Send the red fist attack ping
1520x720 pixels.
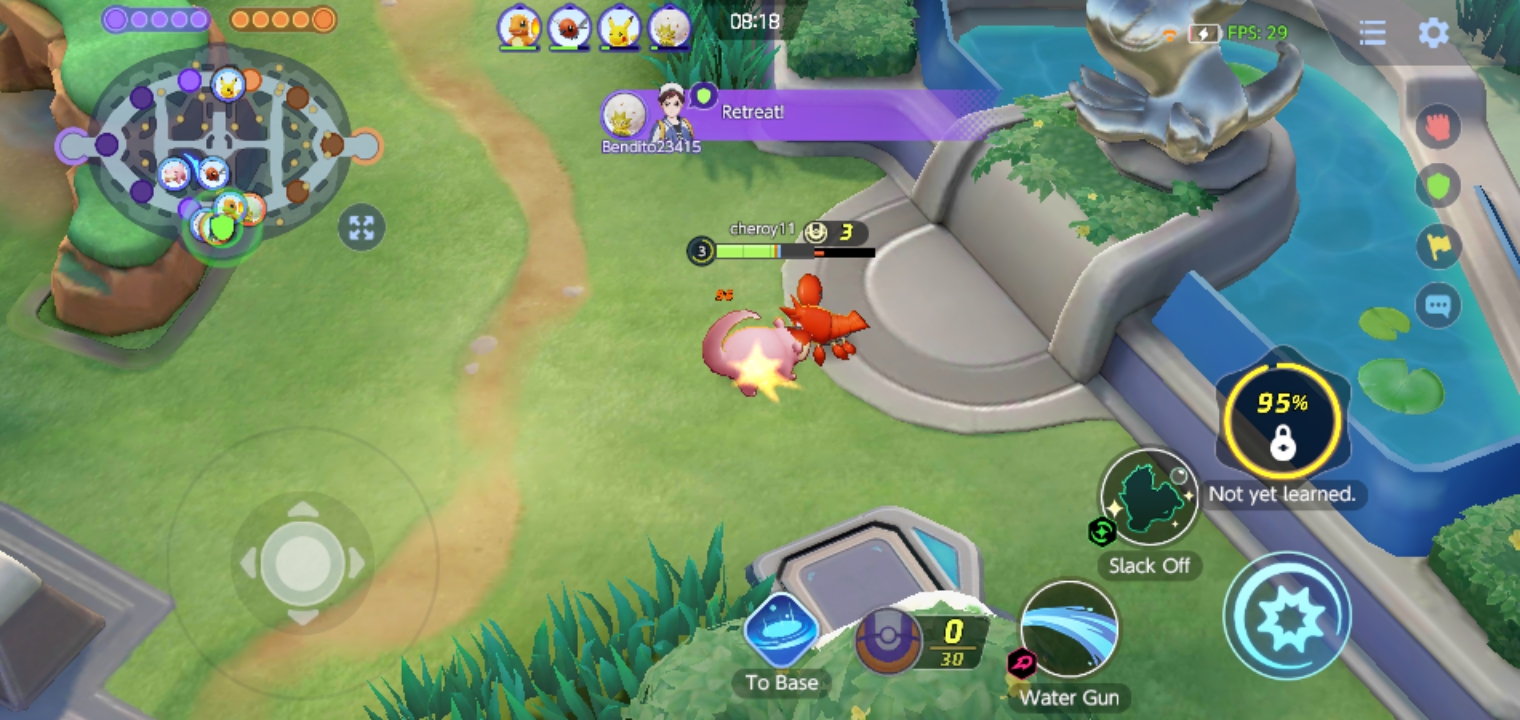pyautogui.click(x=1438, y=127)
